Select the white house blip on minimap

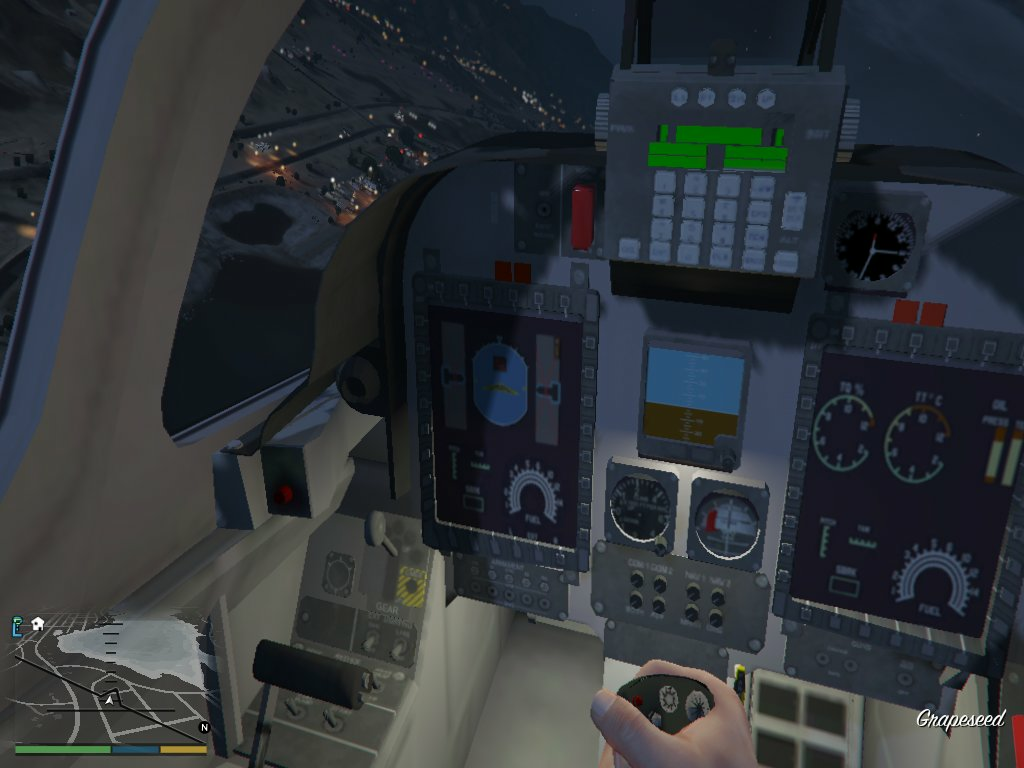pos(37,623)
